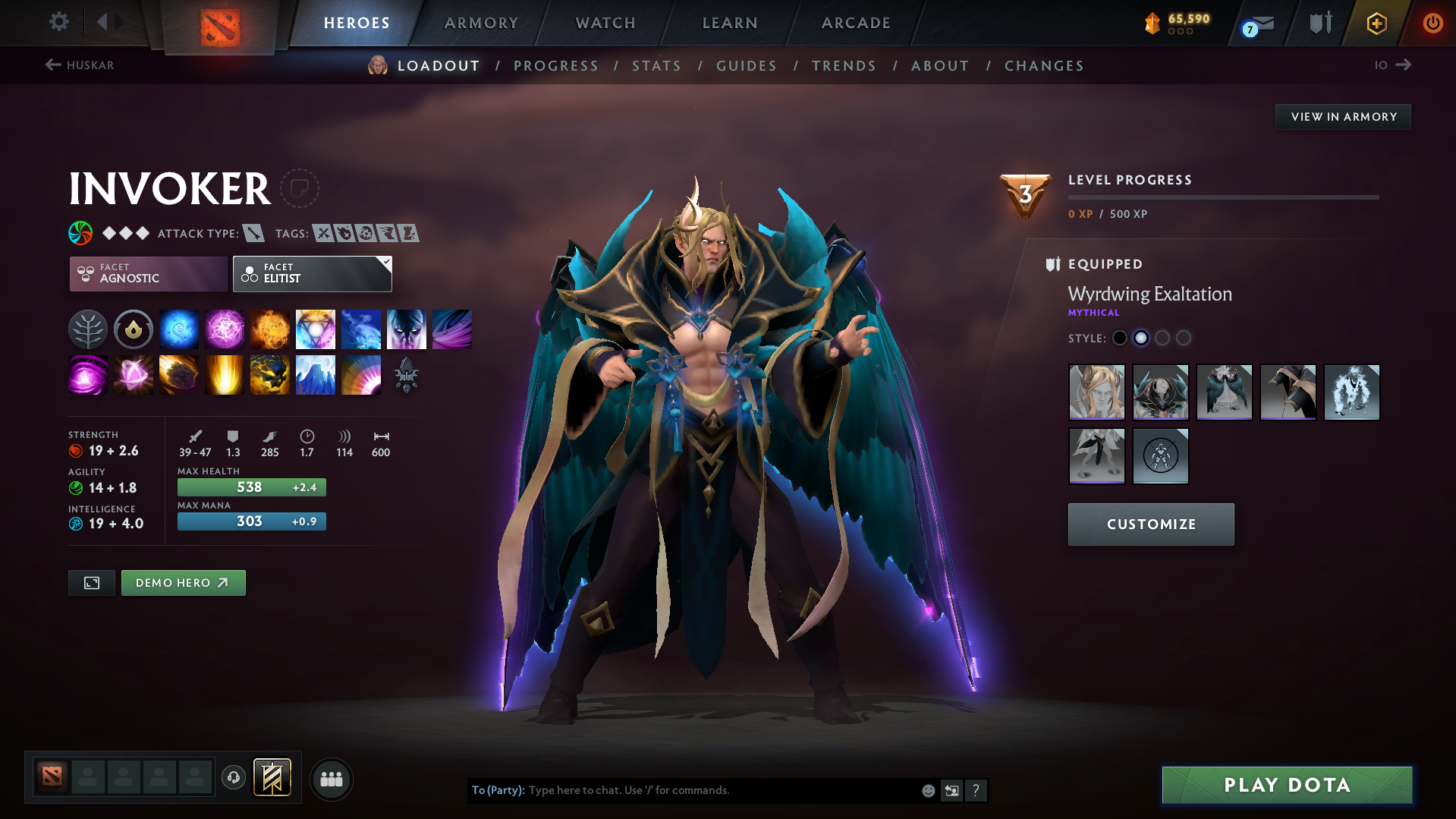
Task: Switch to the STATS tab
Action: pyautogui.click(x=656, y=65)
